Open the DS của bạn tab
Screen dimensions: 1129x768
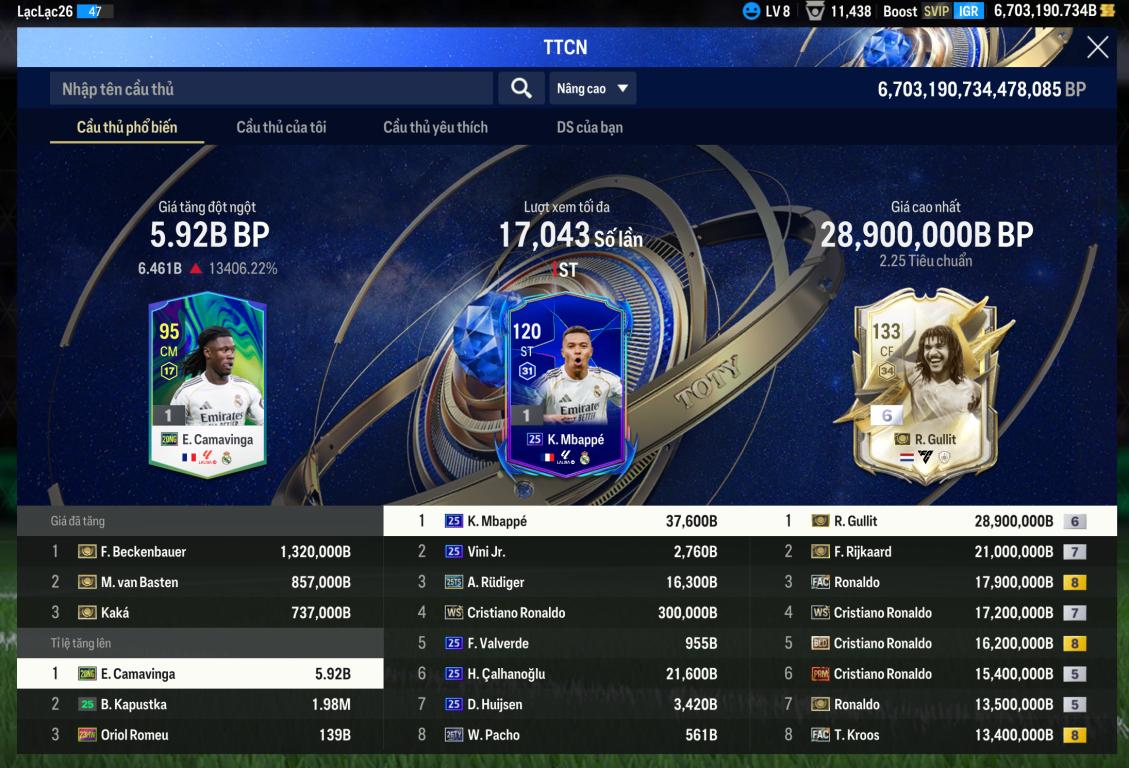point(589,127)
